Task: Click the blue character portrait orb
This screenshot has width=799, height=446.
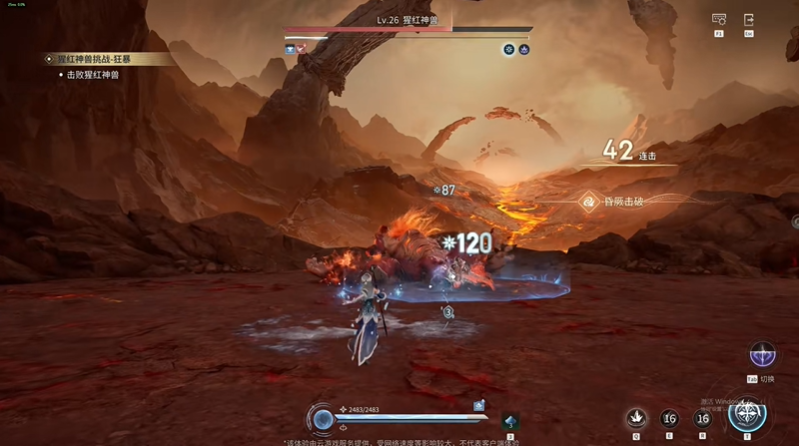Action: (323, 419)
